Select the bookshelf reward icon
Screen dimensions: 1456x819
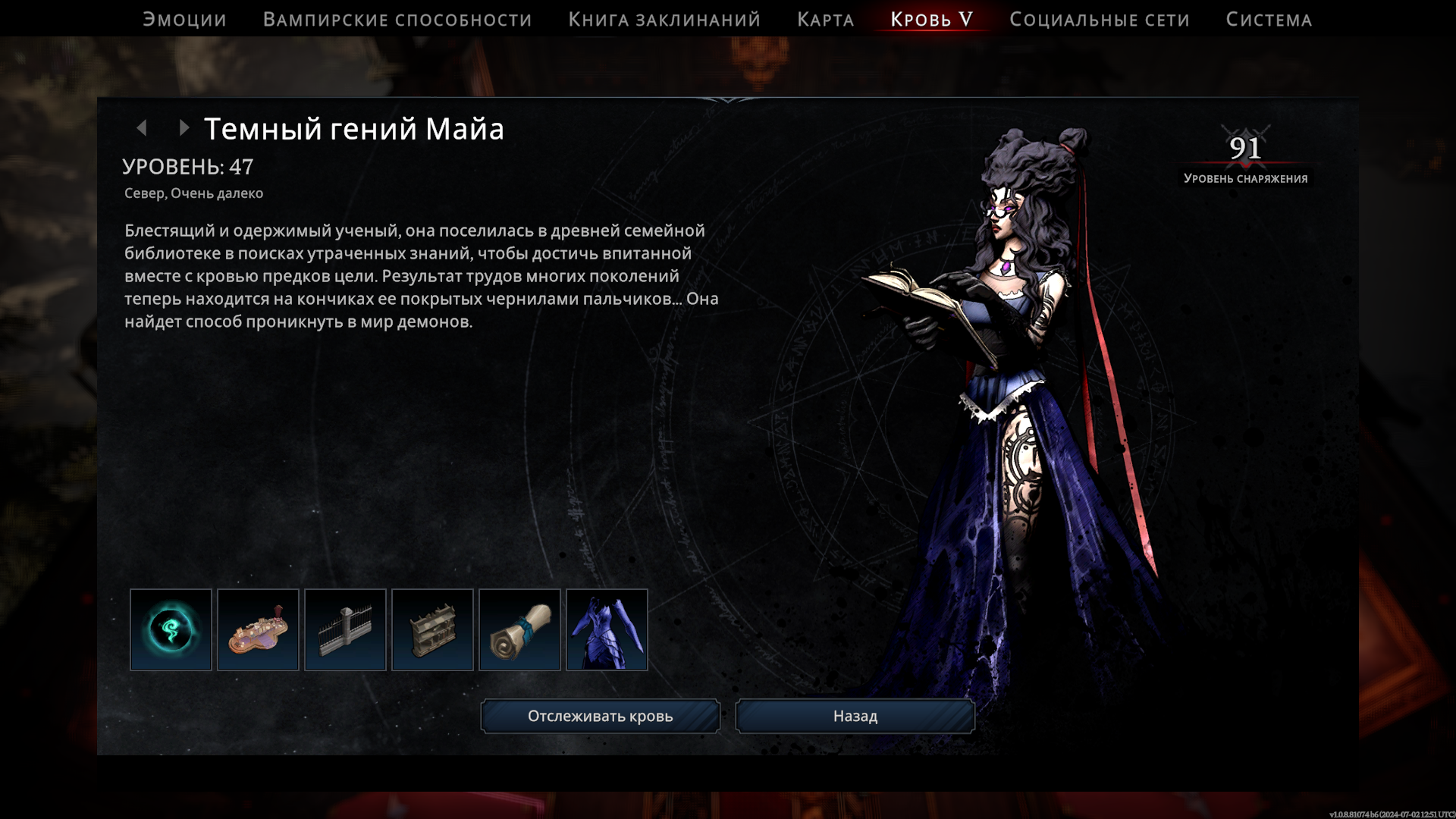[432, 629]
